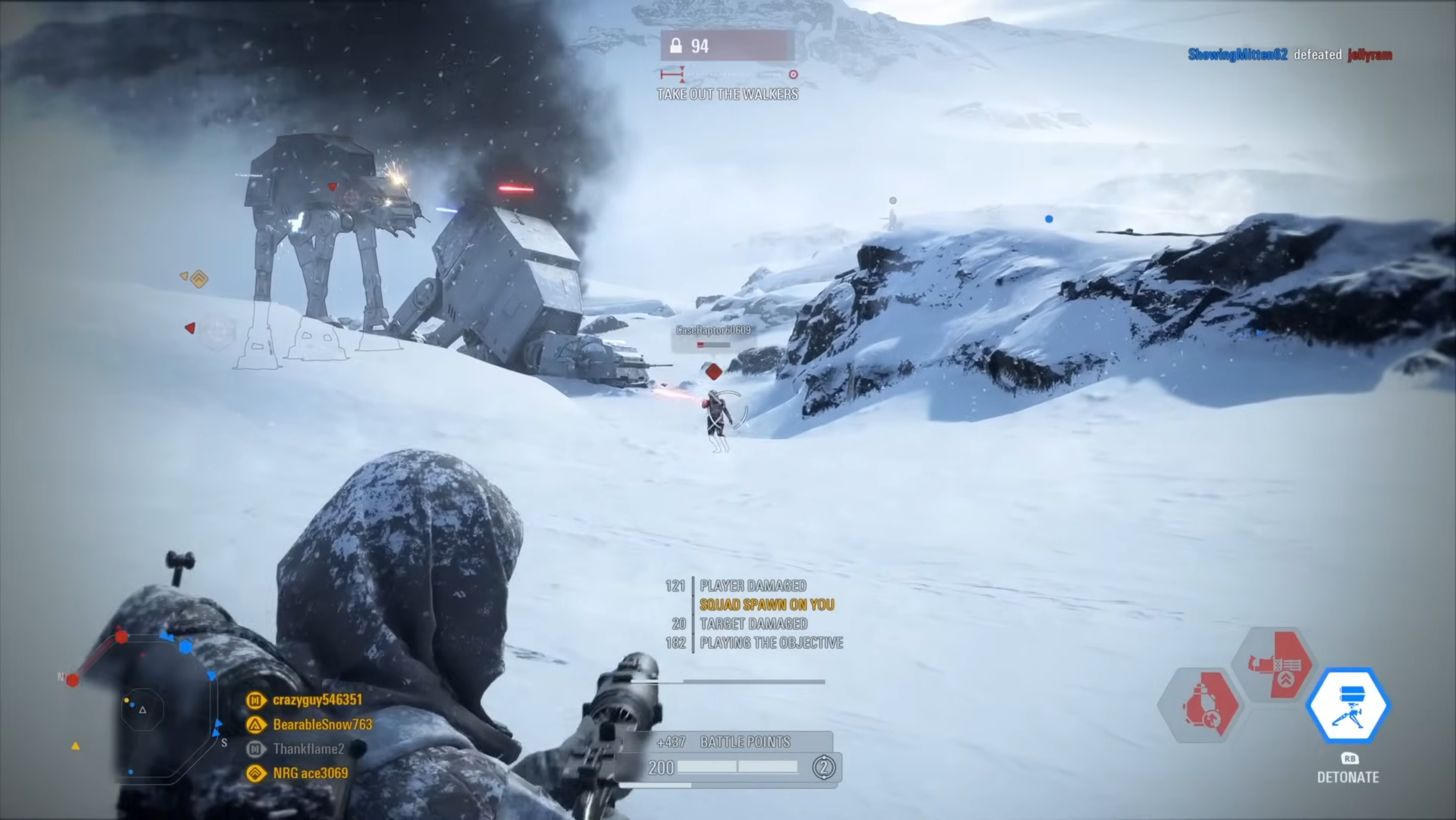Click the TAKE OUT THE WALKERS objective label

point(728,95)
